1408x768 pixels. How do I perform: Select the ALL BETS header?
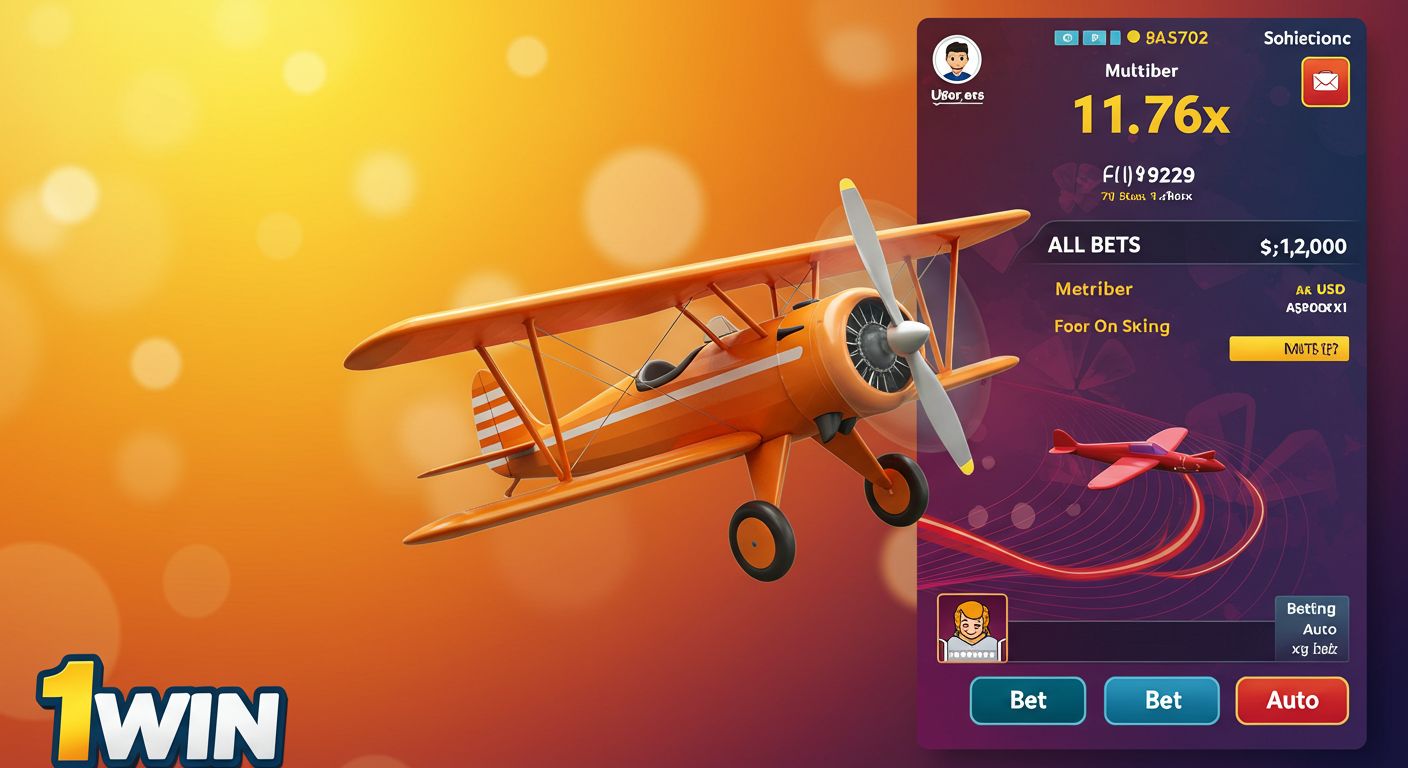pos(1094,245)
